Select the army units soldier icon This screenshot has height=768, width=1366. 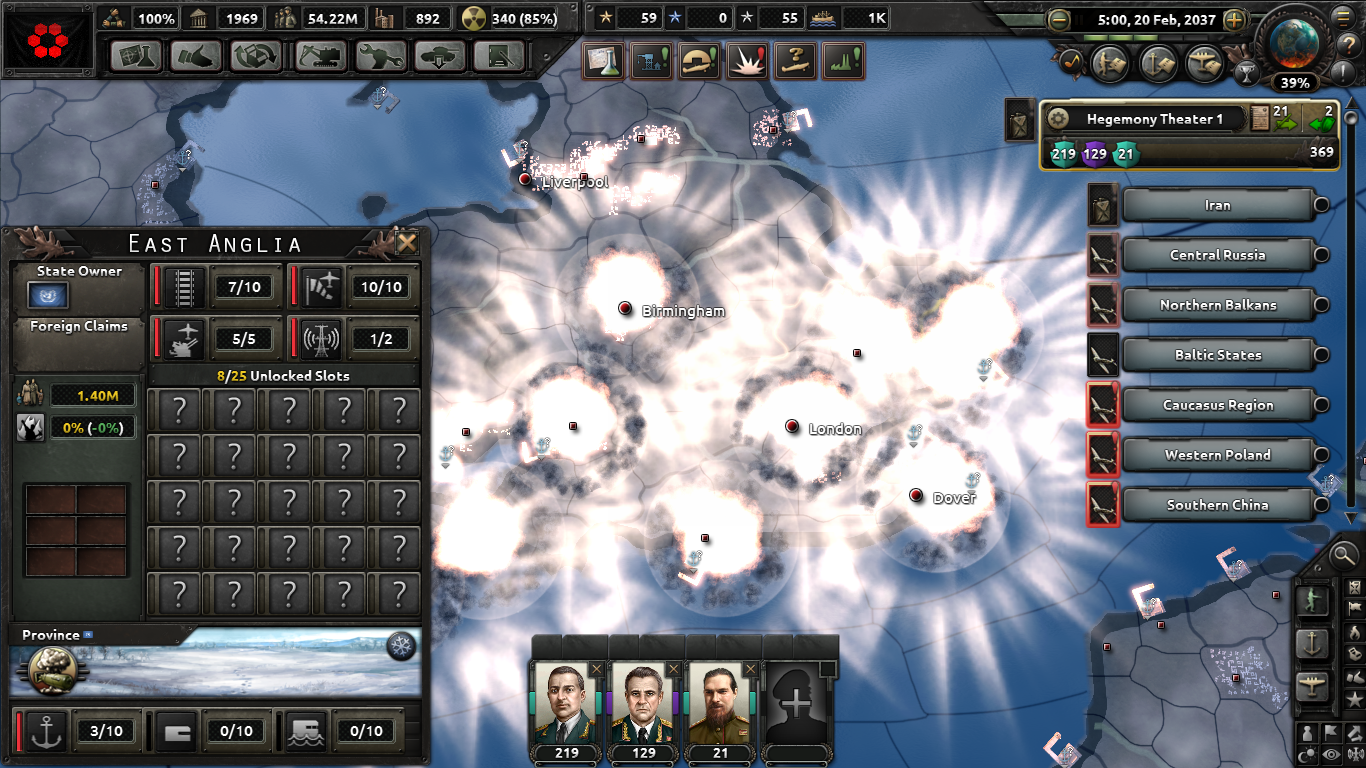[x=1311, y=602]
